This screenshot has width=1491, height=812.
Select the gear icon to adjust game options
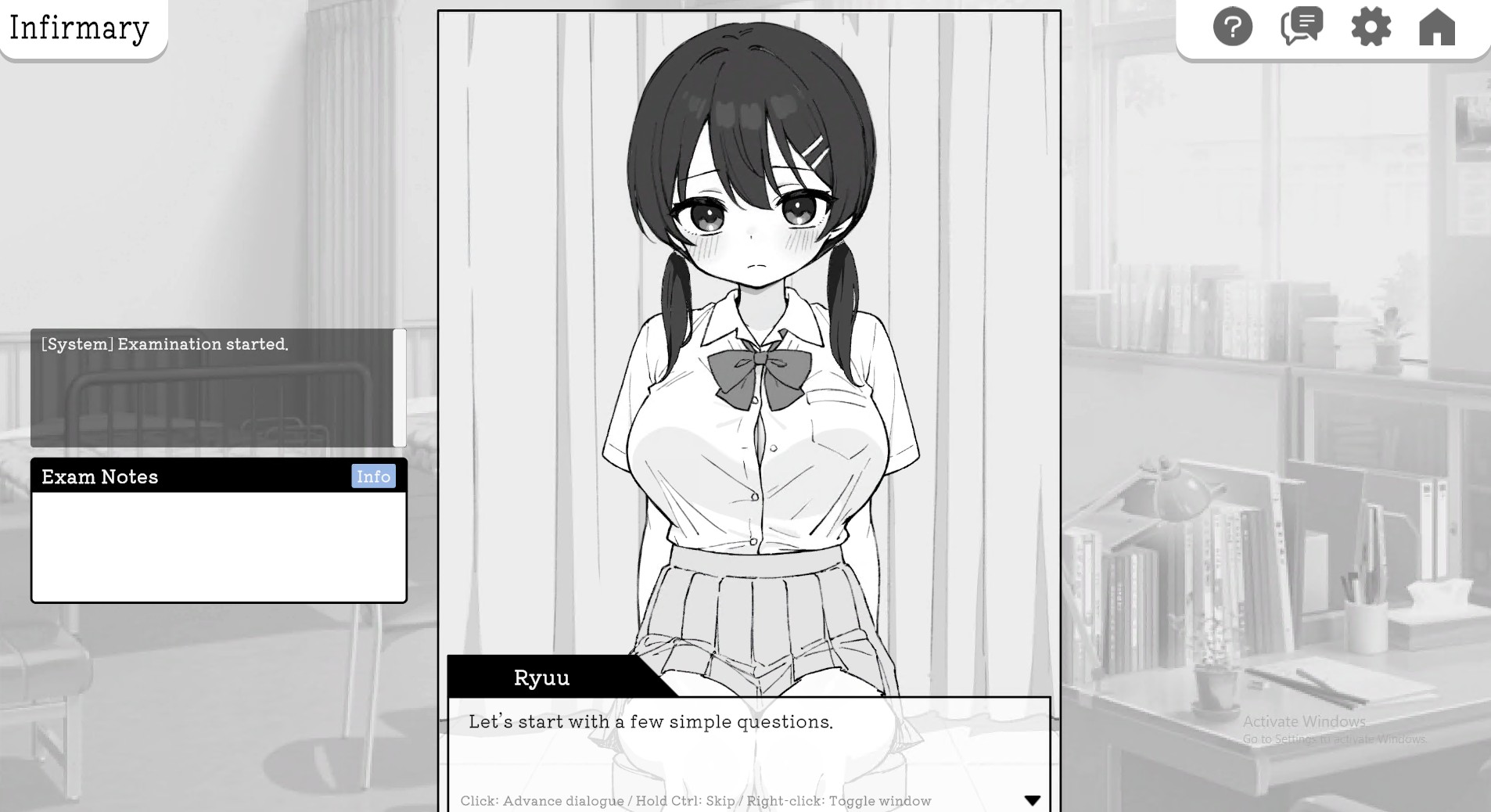click(x=1370, y=26)
